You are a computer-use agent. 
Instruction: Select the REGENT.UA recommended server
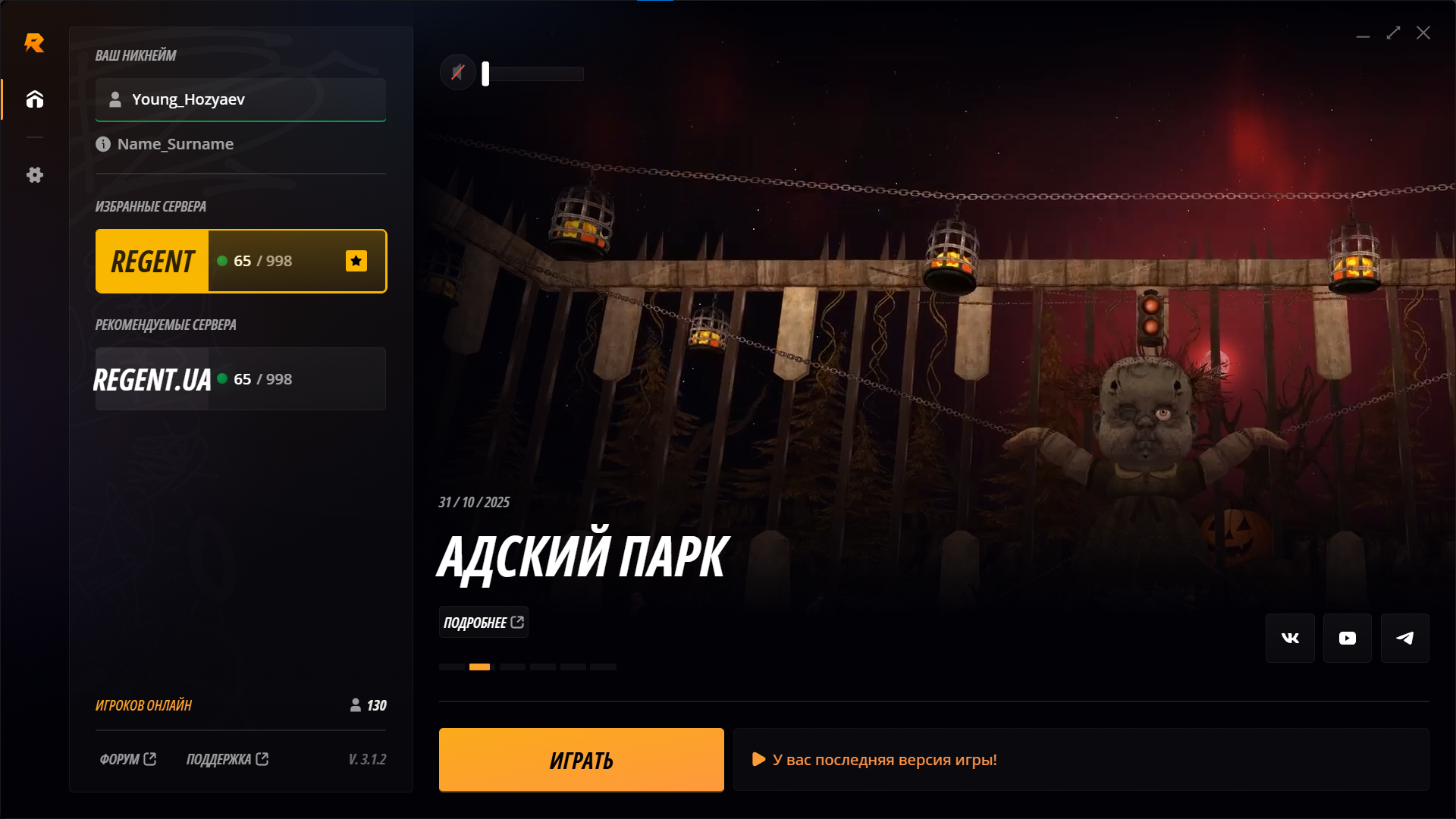pyautogui.click(x=240, y=378)
